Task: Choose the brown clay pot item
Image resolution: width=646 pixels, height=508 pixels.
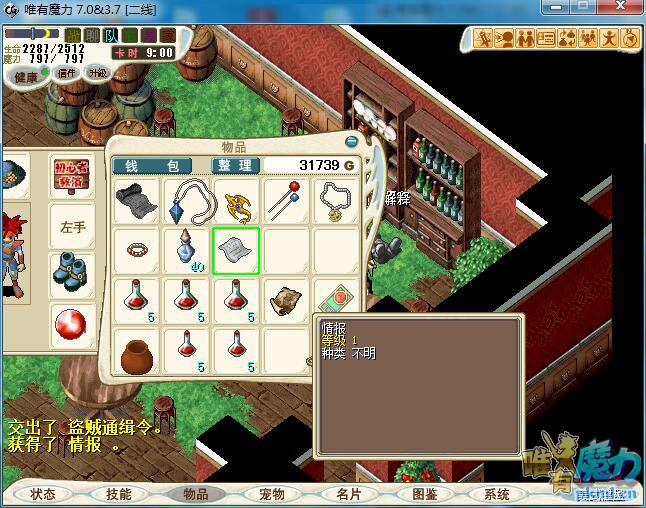Action: (136, 352)
